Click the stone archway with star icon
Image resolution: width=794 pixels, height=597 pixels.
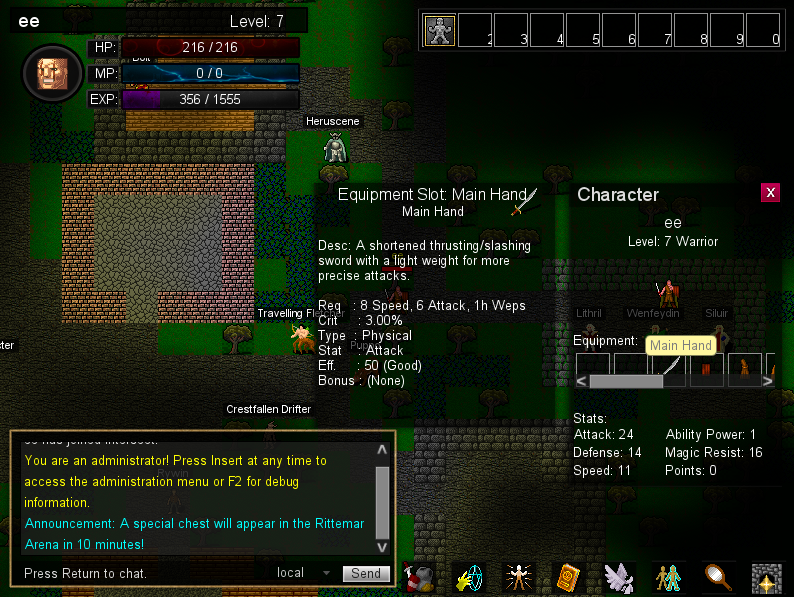pyautogui.click(x=767, y=577)
